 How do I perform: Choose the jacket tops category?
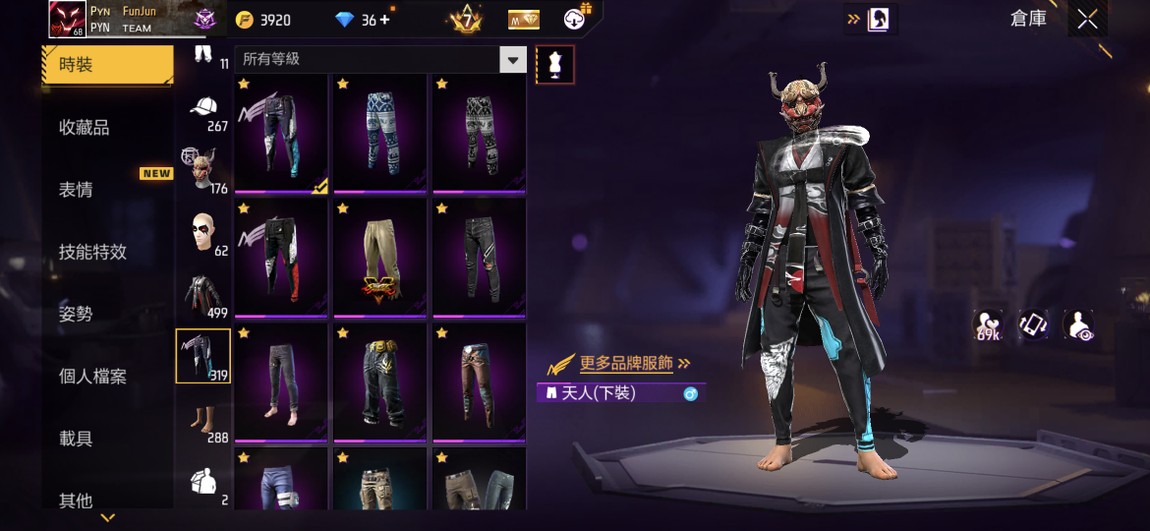click(203, 296)
